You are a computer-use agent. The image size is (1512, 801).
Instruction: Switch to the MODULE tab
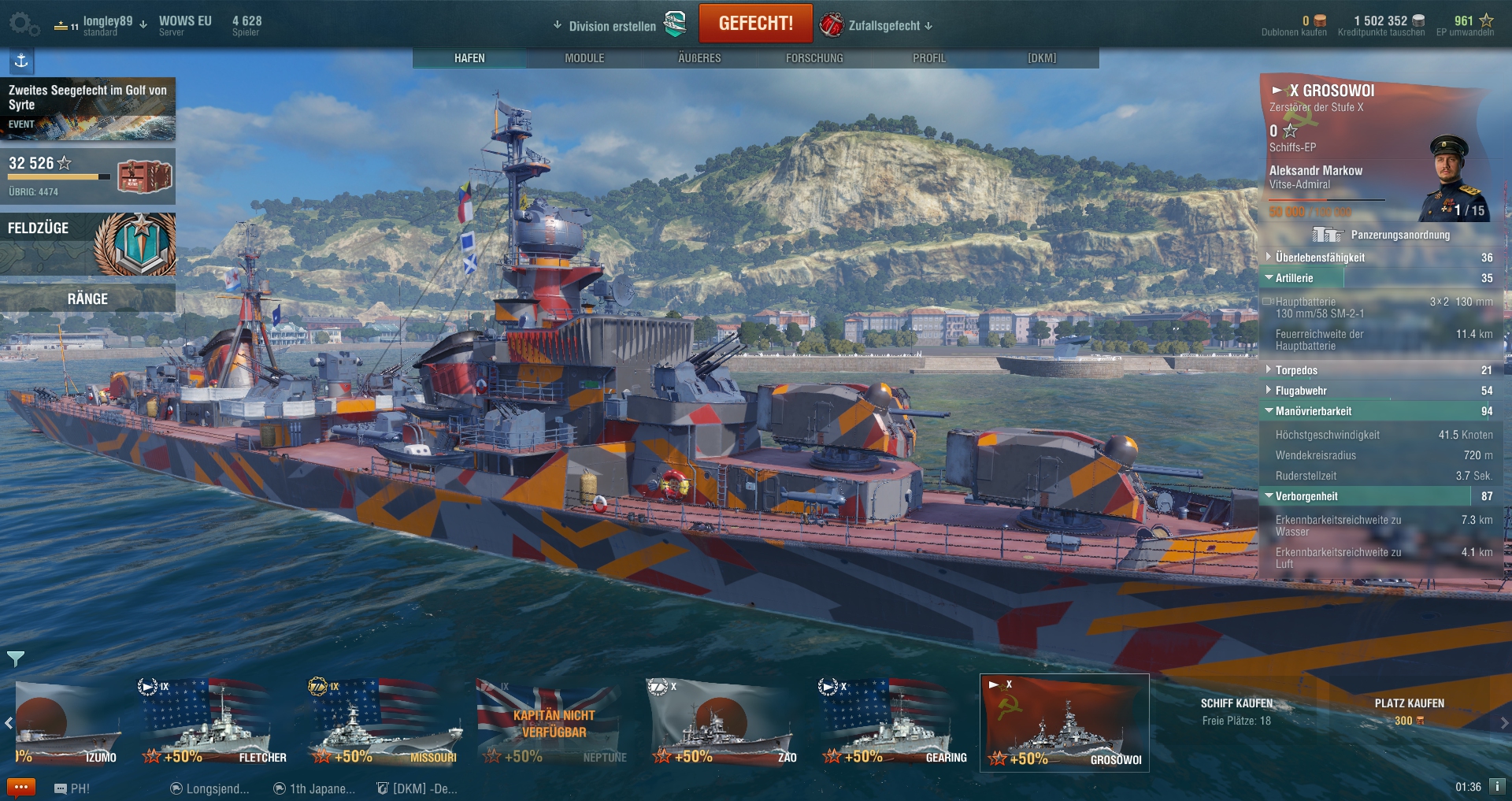tap(584, 58)
